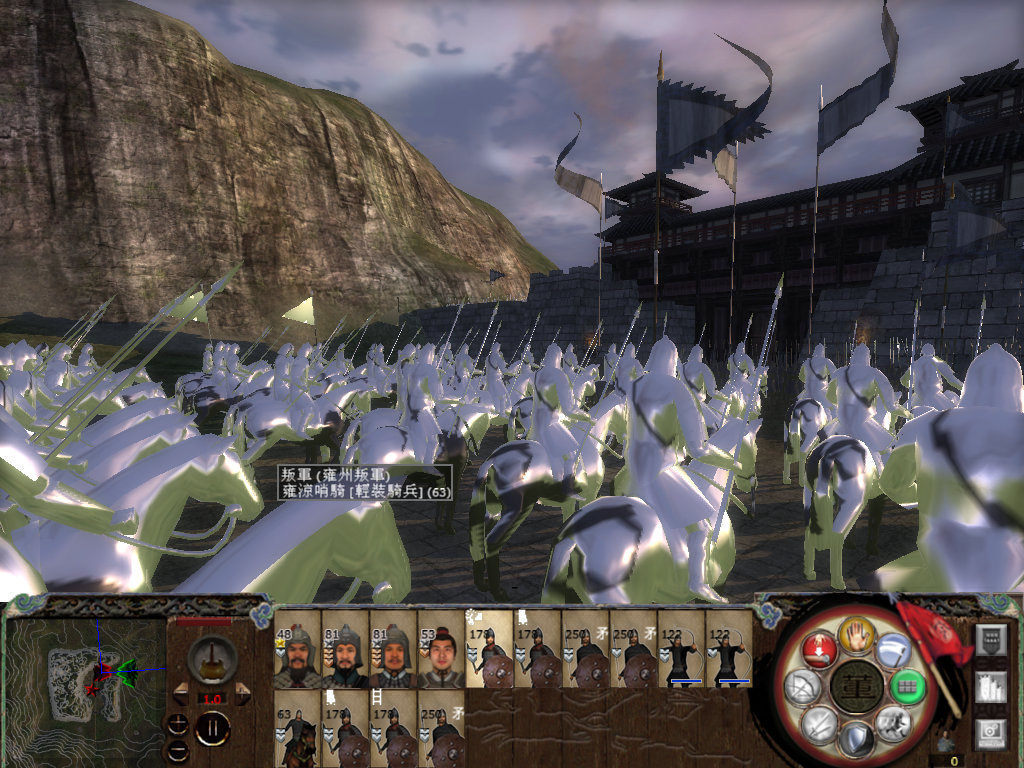The width and height of the screenshot is (1024, 768).
Task: Zoom out the minimap with minus button
Action: [x=179, y=749]
